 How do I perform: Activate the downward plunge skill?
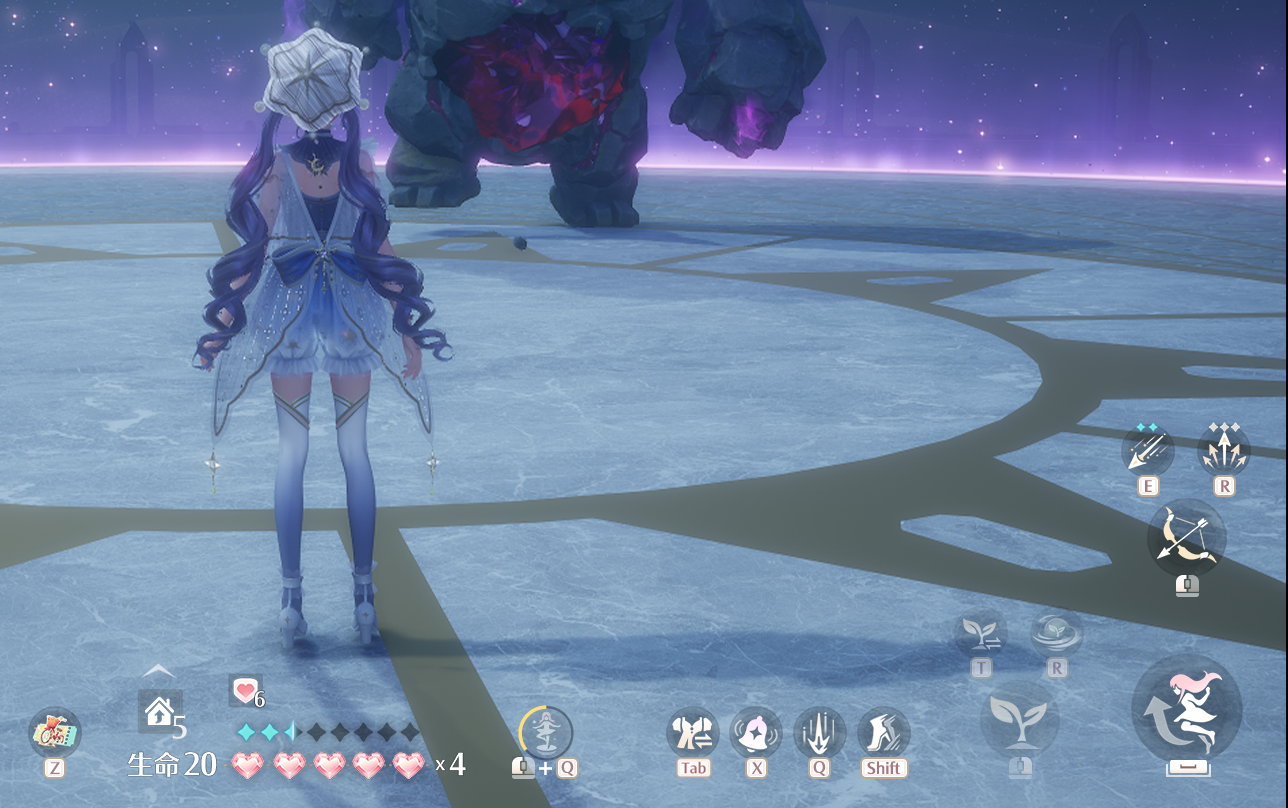(820, 733)
